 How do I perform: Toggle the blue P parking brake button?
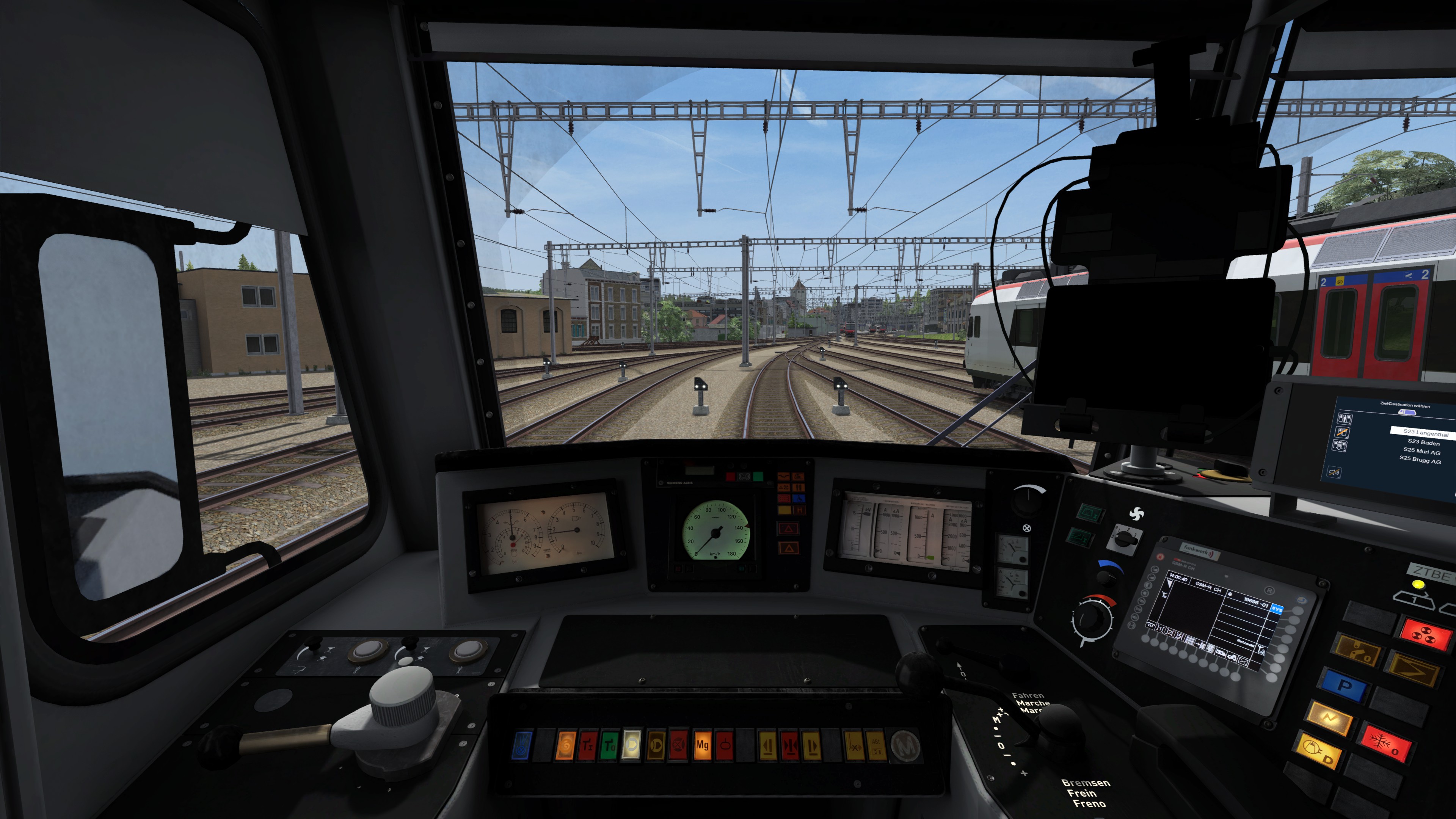coord(1345,686)
